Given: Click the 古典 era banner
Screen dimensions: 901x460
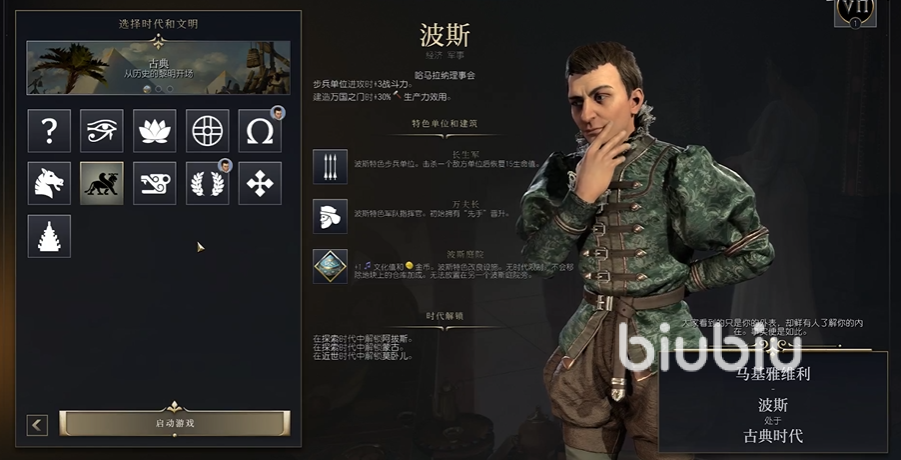Looking at the screenshot, I should click(158, 68).
